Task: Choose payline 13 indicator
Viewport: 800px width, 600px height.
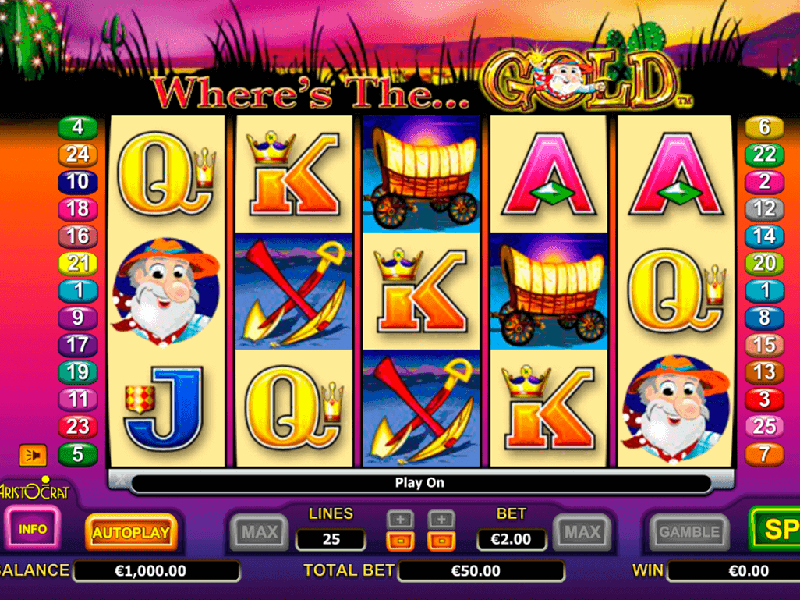Action: click(765, 372)
